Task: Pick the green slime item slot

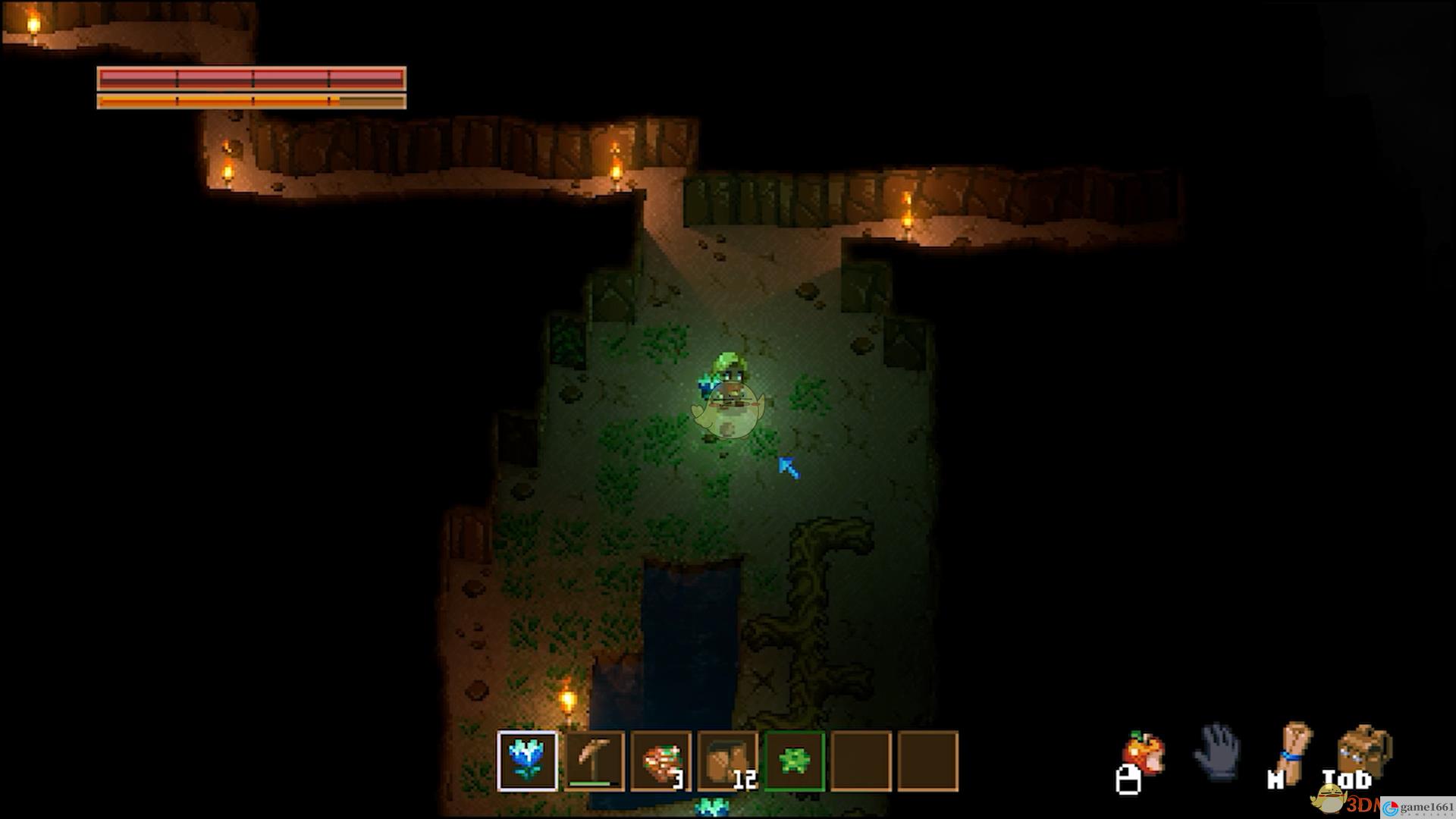Action: click(794, 761)
